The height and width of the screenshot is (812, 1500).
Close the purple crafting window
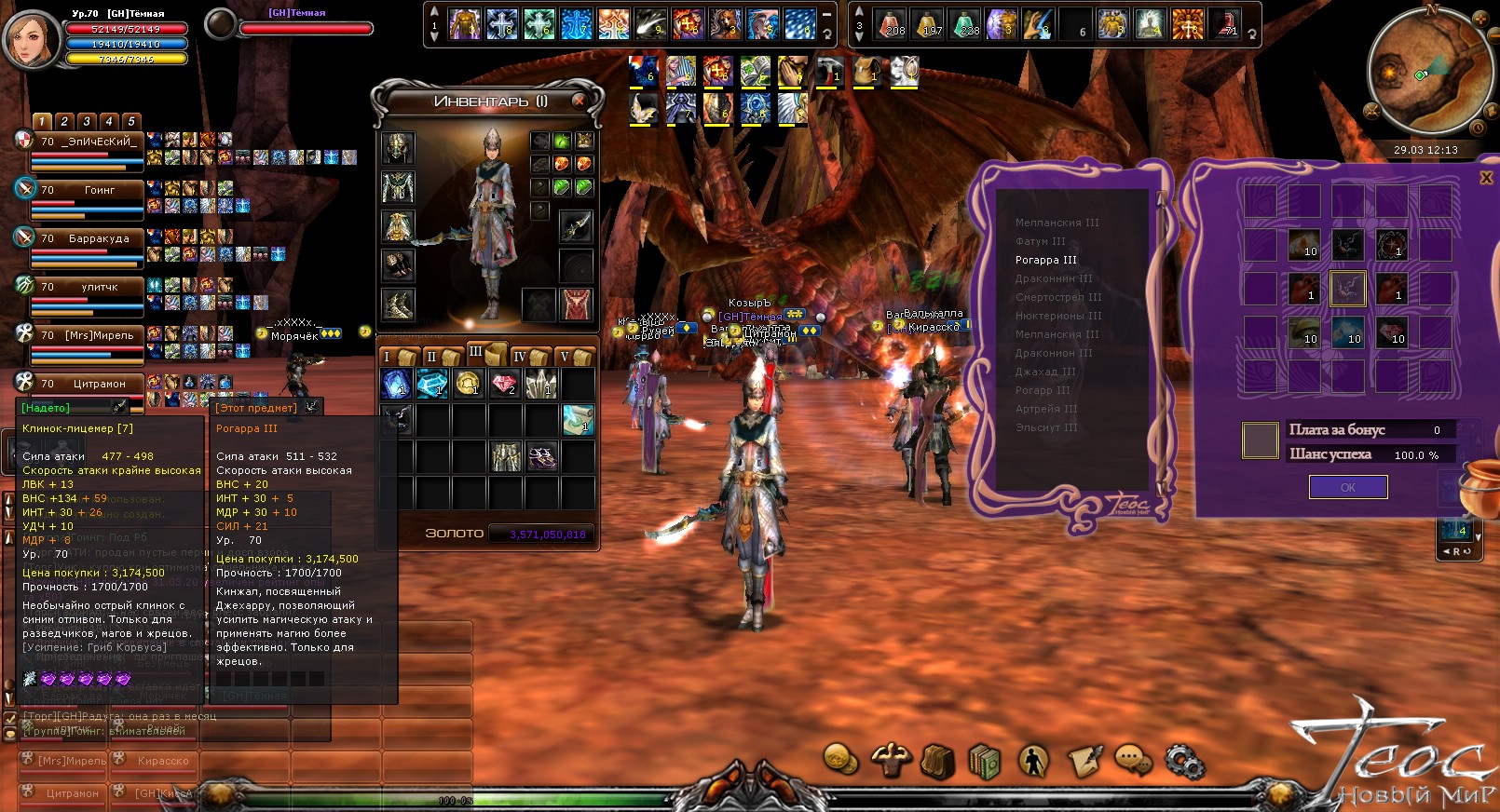tap(1486, 178)
